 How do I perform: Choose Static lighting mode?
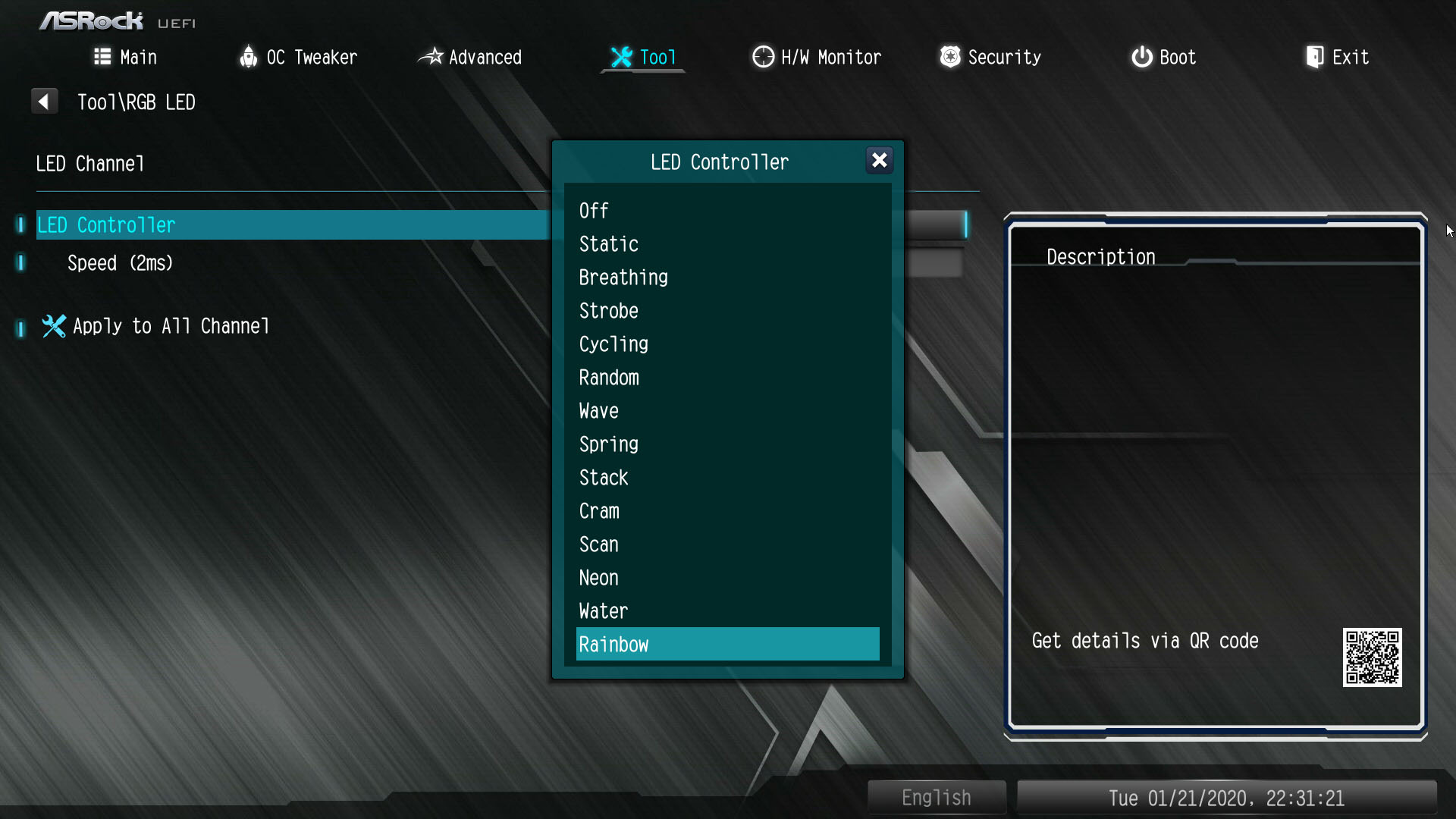[x=608, y=244]
